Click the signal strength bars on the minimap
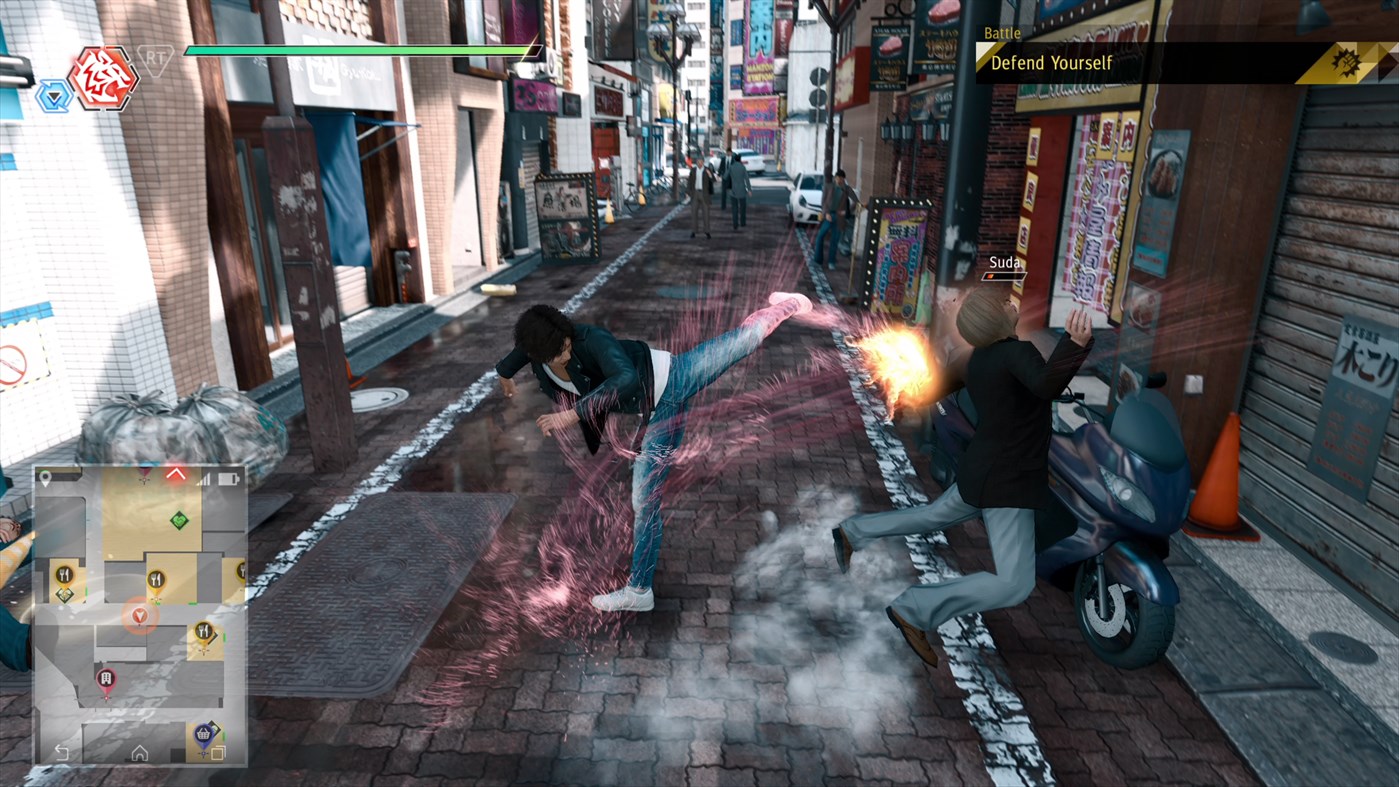Image resolution: width=1399 pixels, height=787 pixels. (x=206, y=479)
